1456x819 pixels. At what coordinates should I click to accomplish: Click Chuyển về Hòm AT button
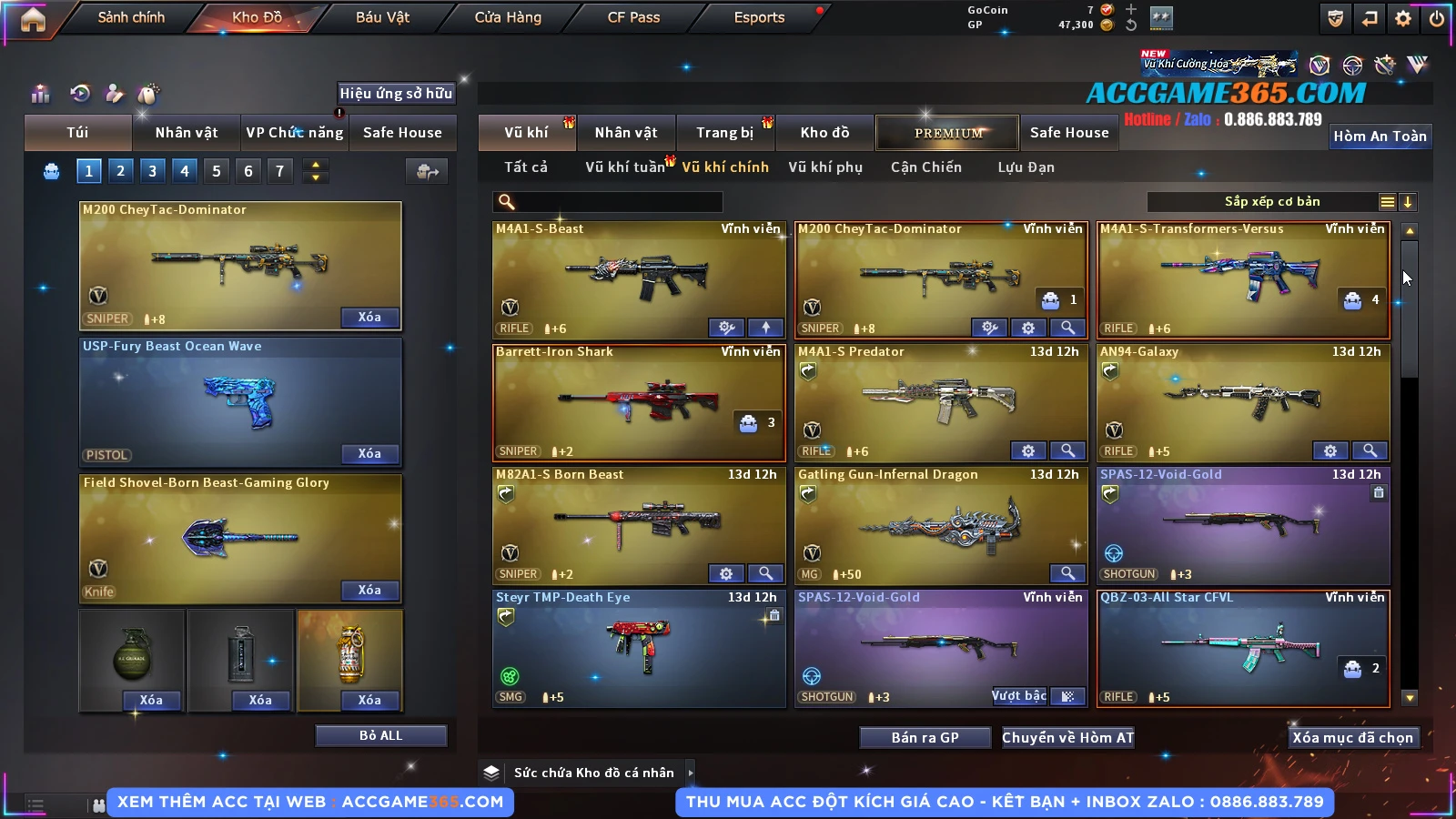coord(1067,738)
